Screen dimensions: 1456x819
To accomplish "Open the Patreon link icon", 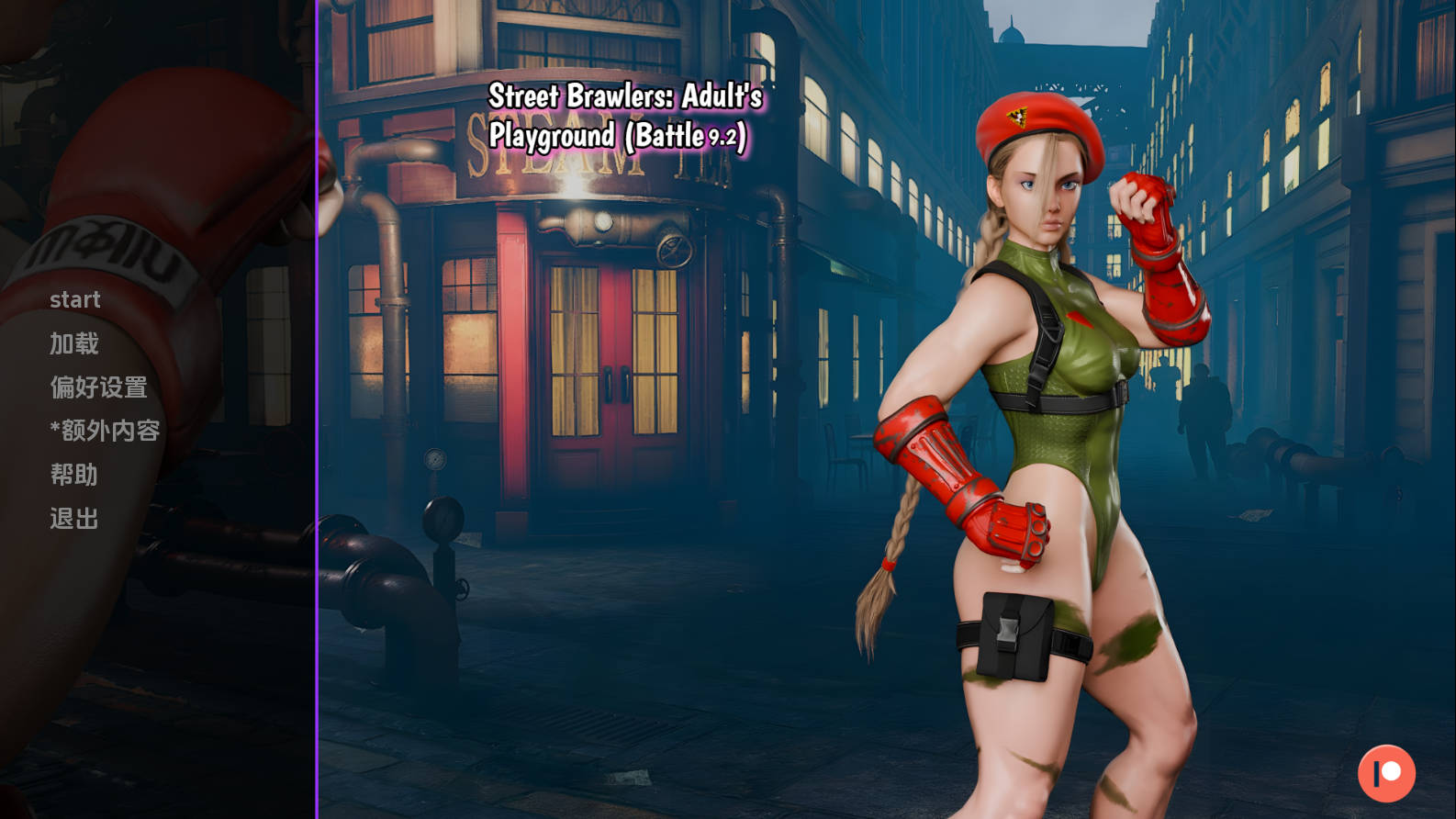I will point(1386,773).
